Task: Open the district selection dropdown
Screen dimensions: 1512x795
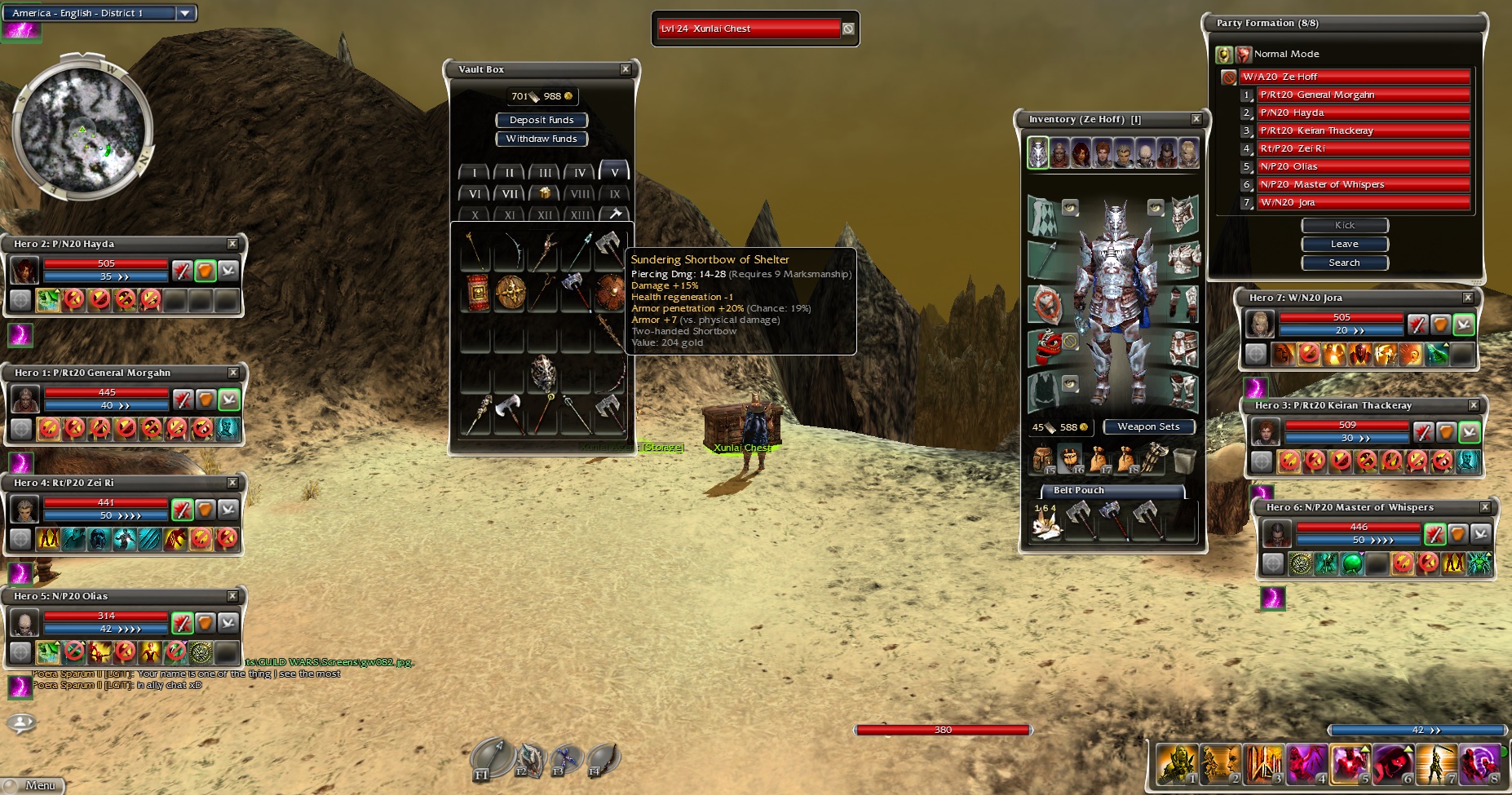Action: point(185,13)
